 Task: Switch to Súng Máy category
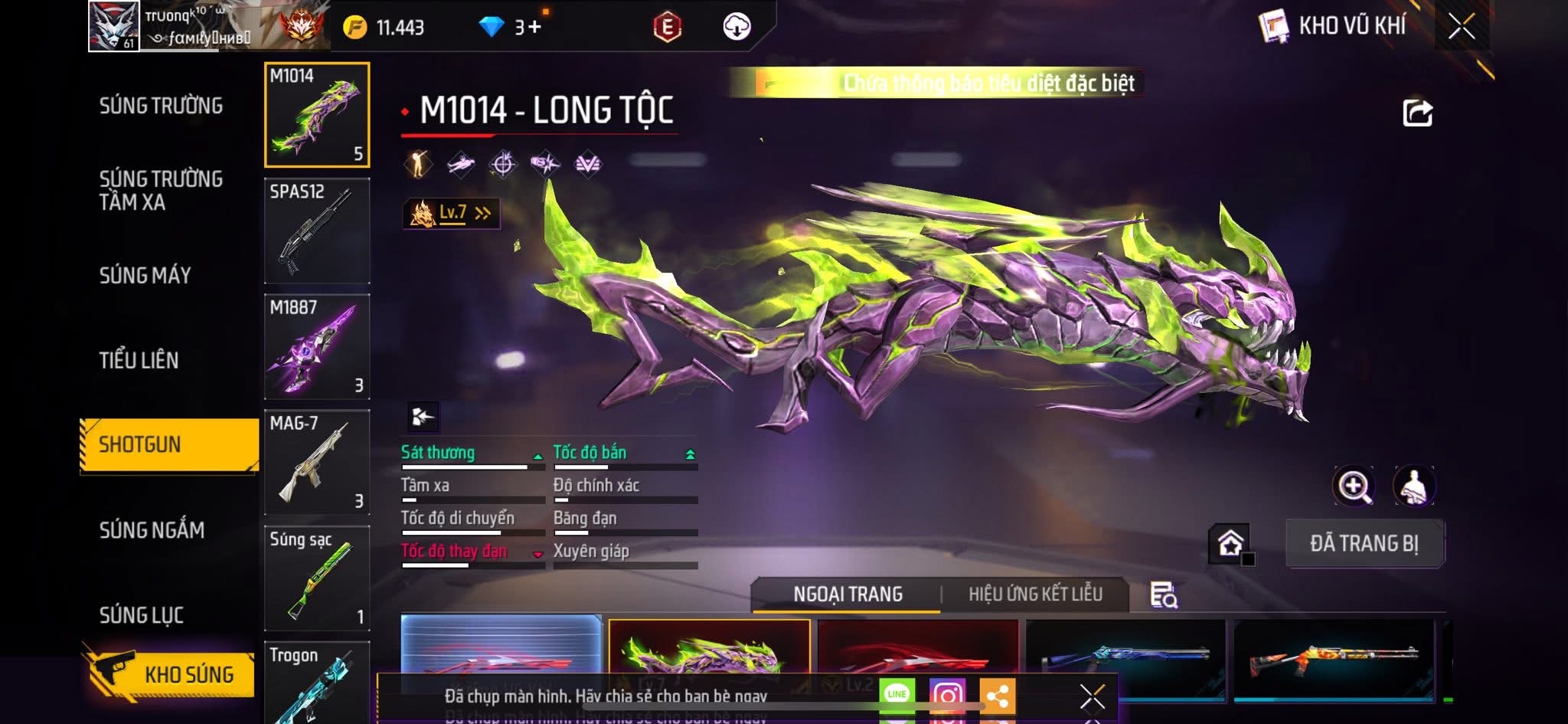tap(145, 275)
